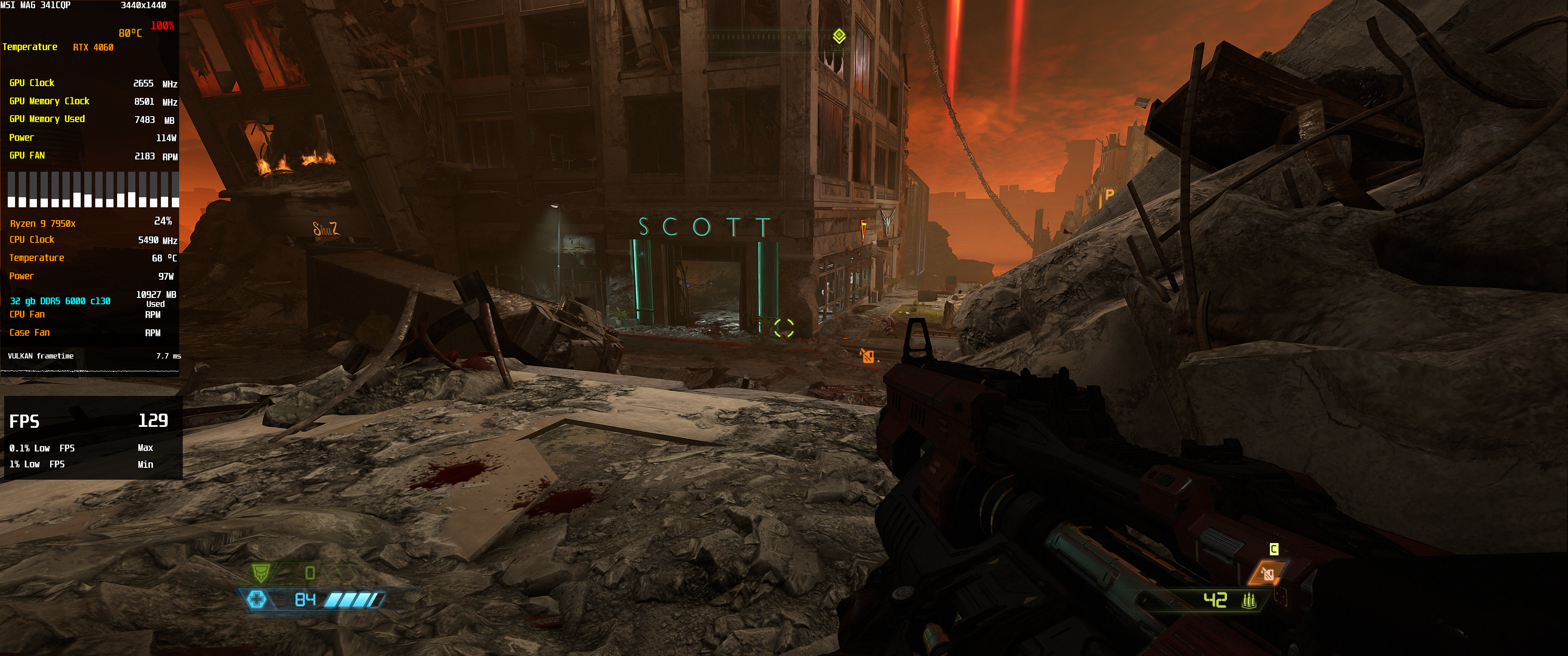Click the VULKAN frametime graph in overlay
Viewport: 1568px width, 656px height.
click(x=90, y=370)
